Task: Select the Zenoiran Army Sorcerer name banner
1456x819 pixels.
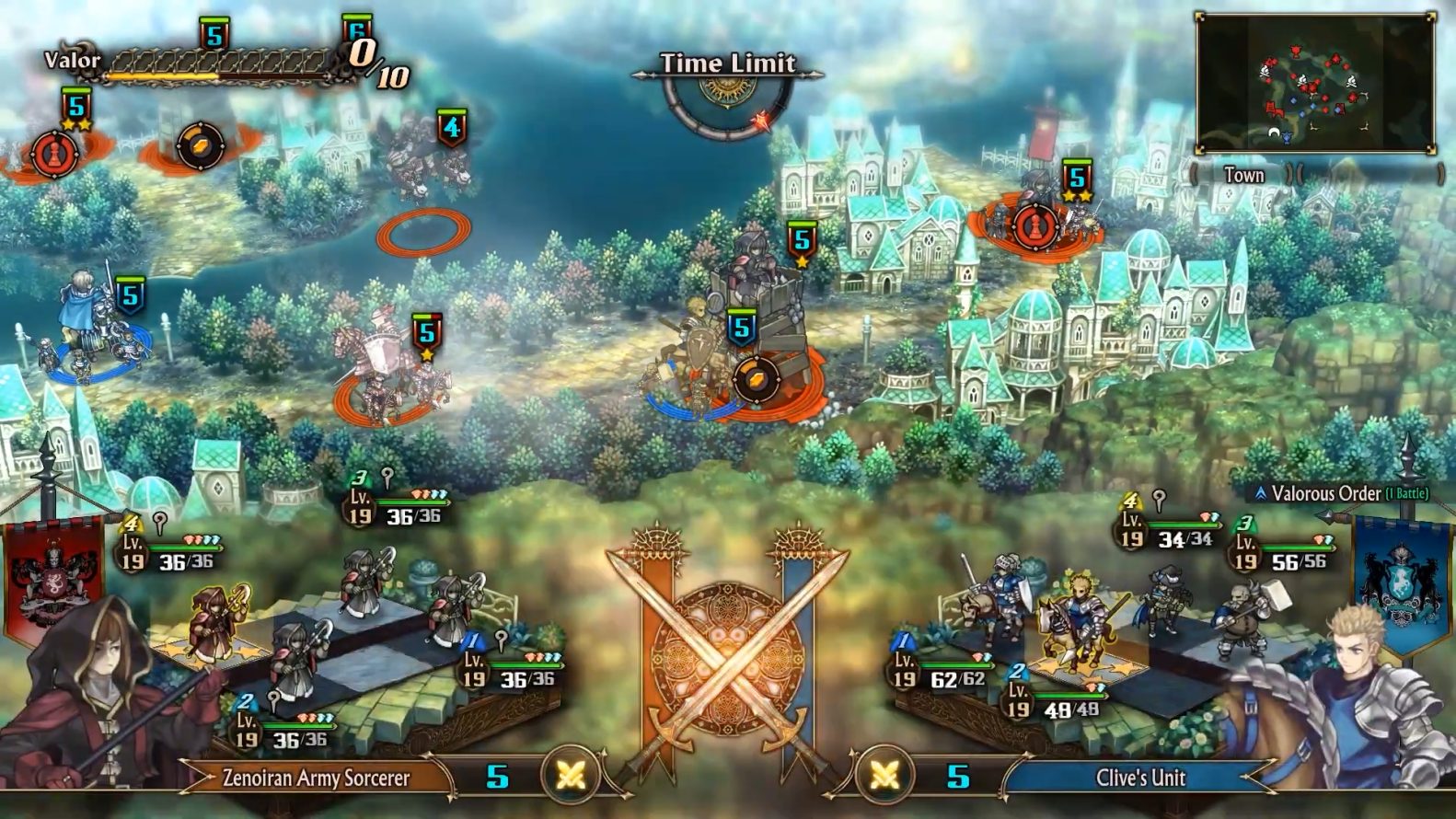Action: (316, 778)
